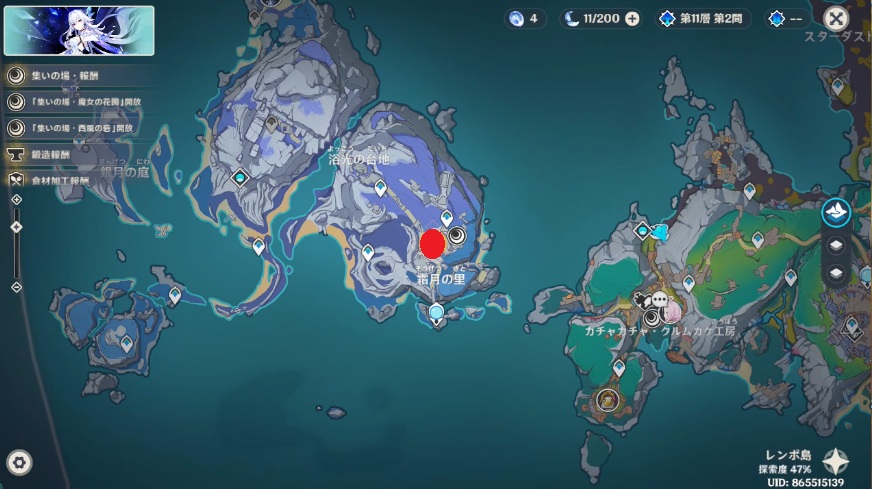The height and width of the screenshot is (489, 872).
Task: Click the domain marker near 銀月の庭
Action: click(240, 178)
